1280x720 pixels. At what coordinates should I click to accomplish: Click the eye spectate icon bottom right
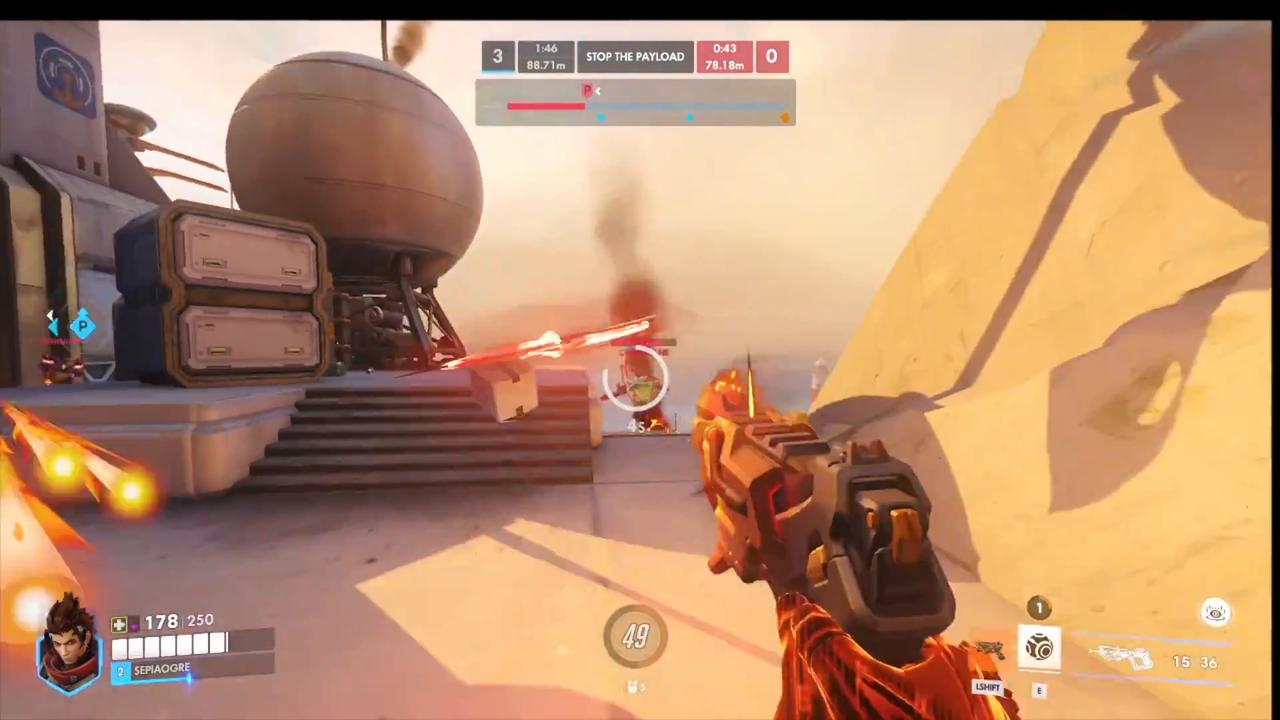point(1215,613)
